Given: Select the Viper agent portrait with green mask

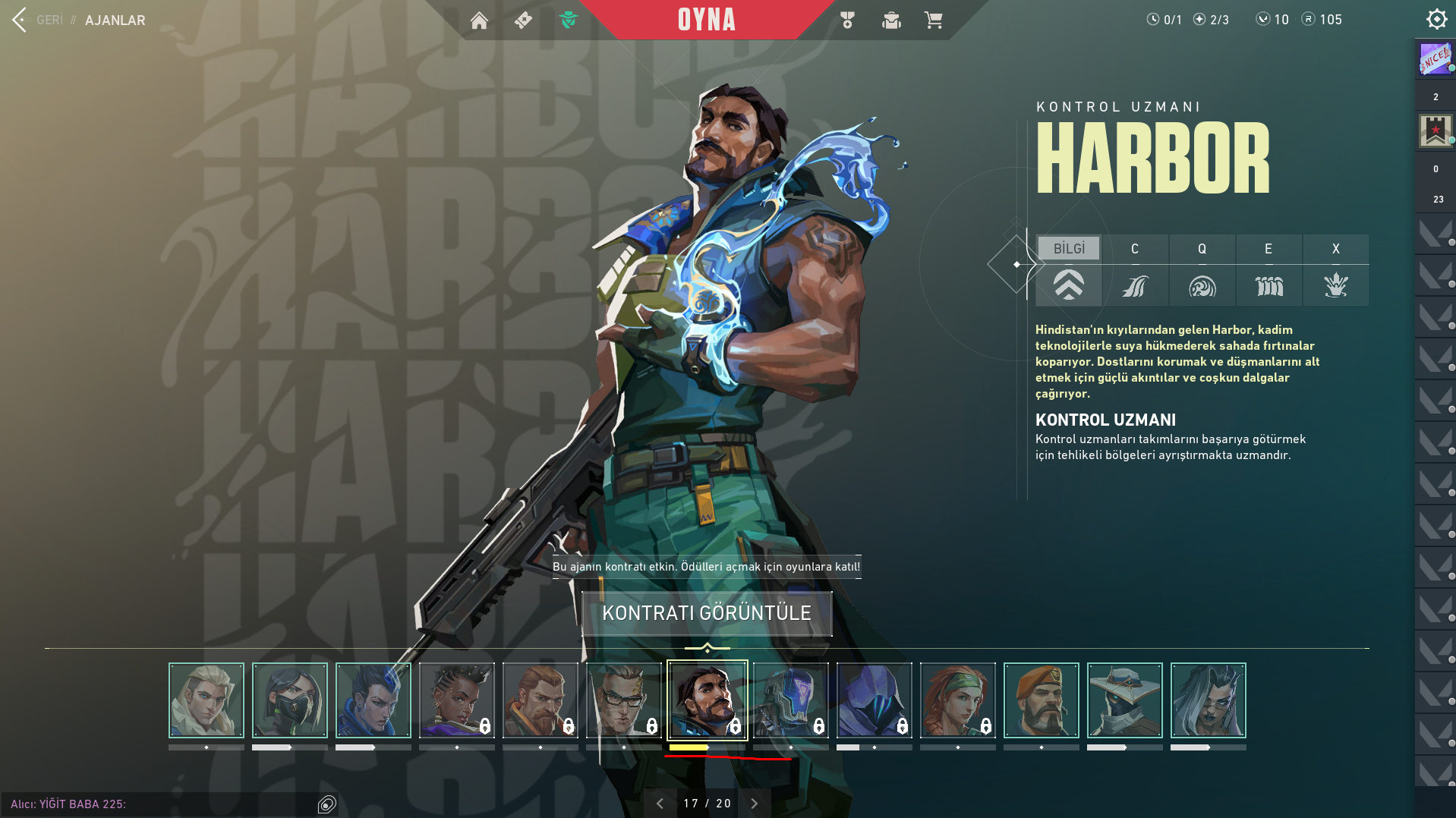Looking at the screenshot, I should point(290,700).
